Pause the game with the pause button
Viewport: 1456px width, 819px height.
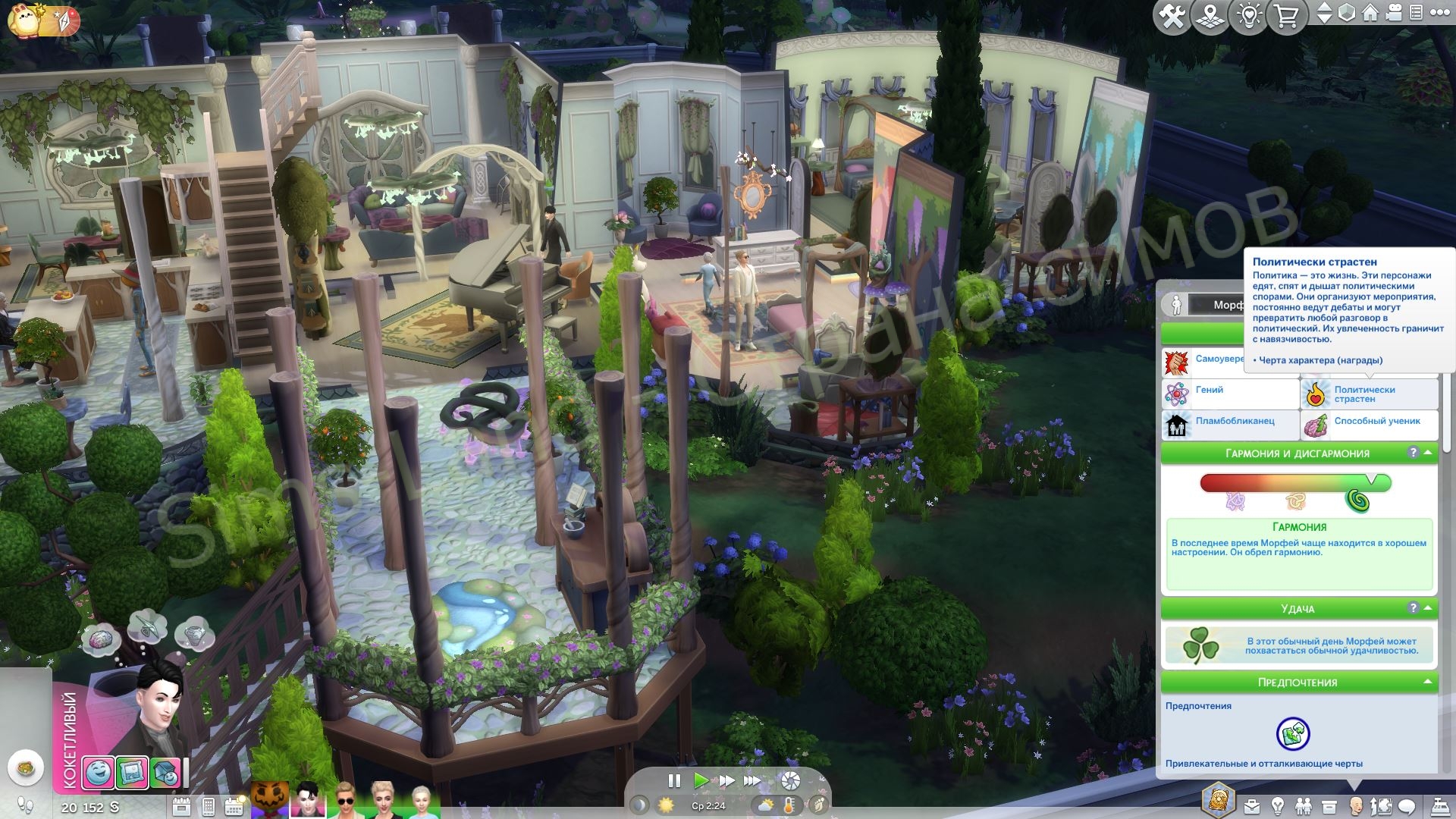coord(673,780)
